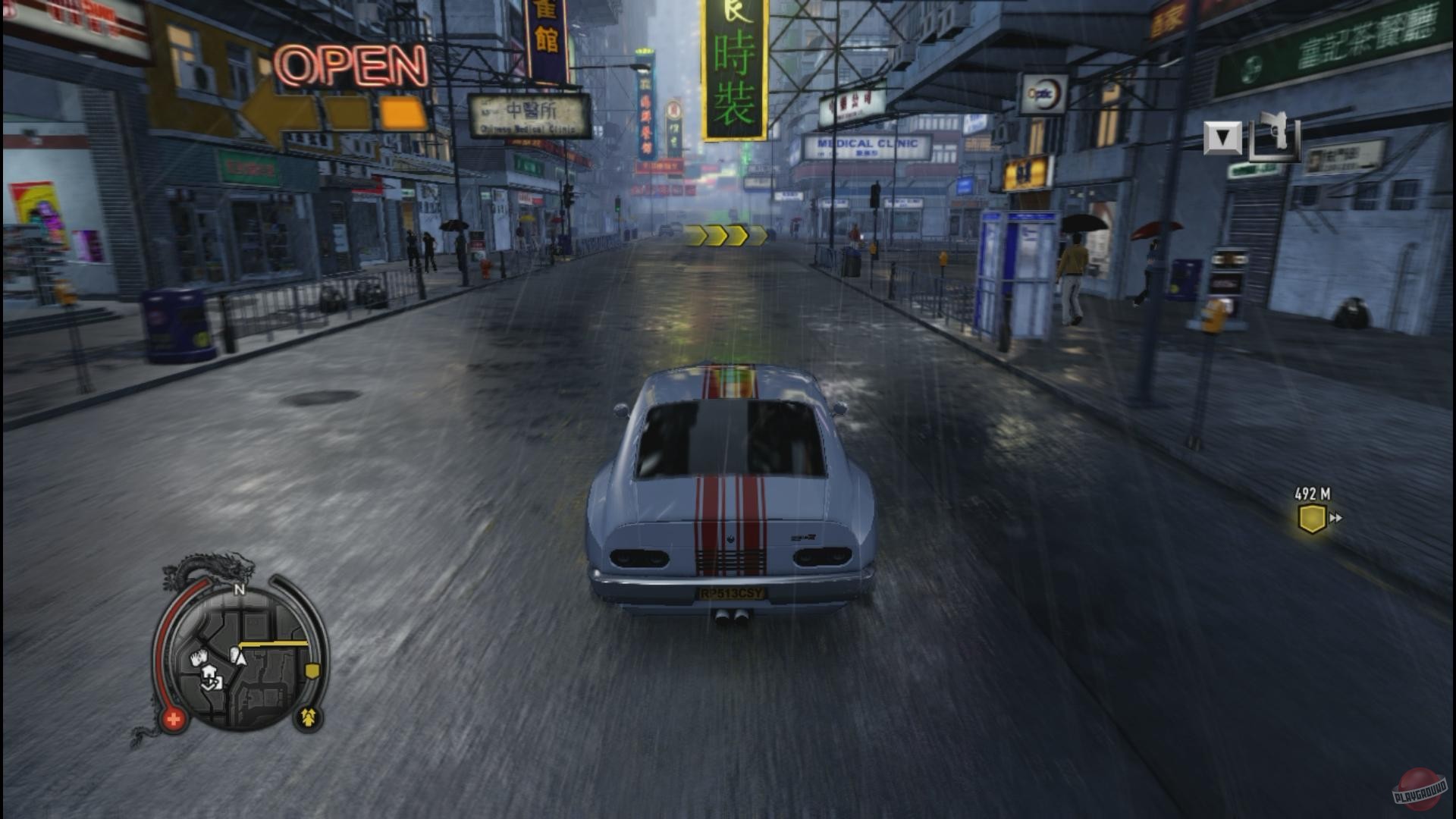Select the yellow shield marker on the minimap
This screenshot has height=819, width=1456.
(312, 671)
